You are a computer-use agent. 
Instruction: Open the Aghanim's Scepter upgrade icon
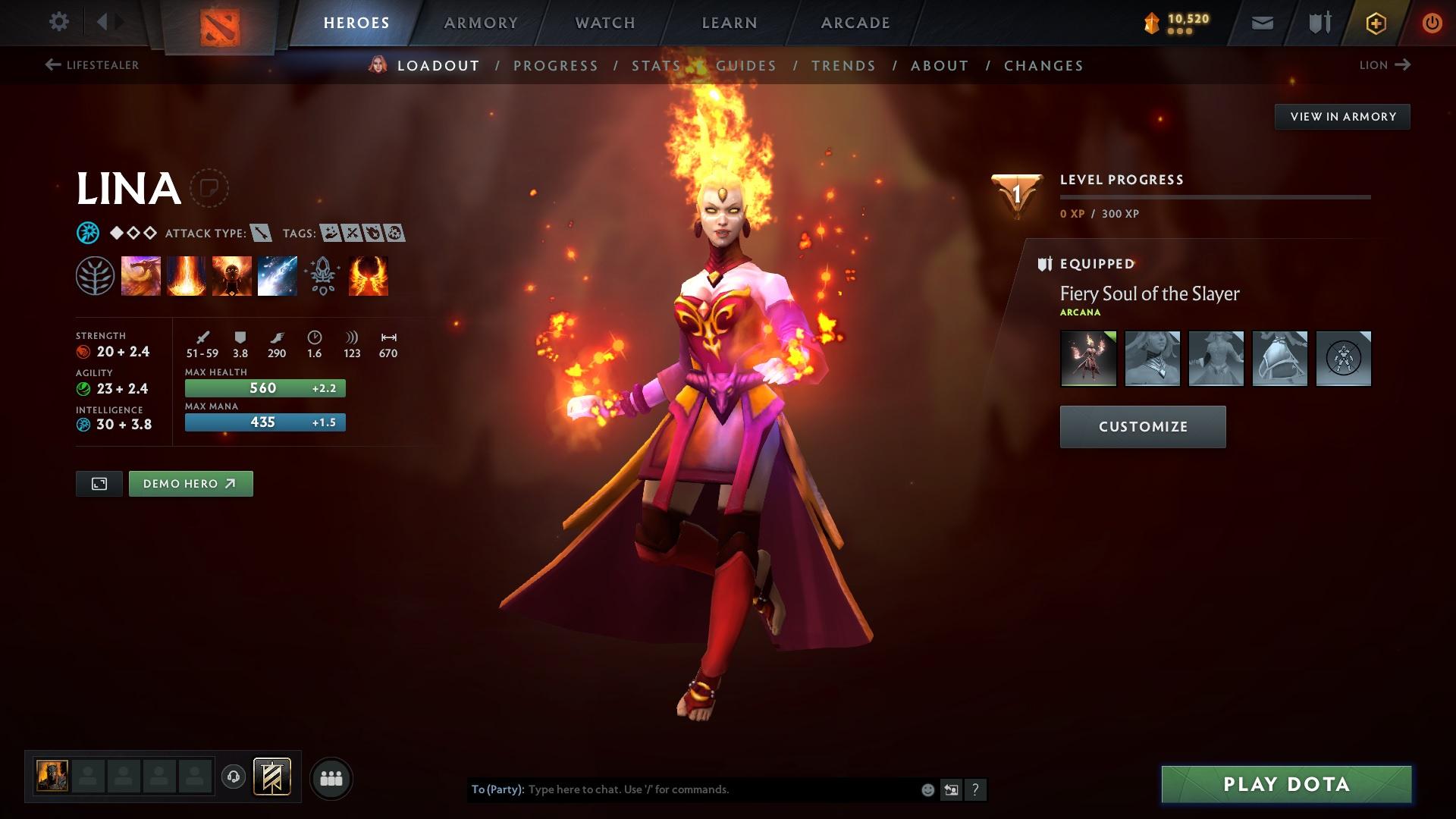(322, 275)
